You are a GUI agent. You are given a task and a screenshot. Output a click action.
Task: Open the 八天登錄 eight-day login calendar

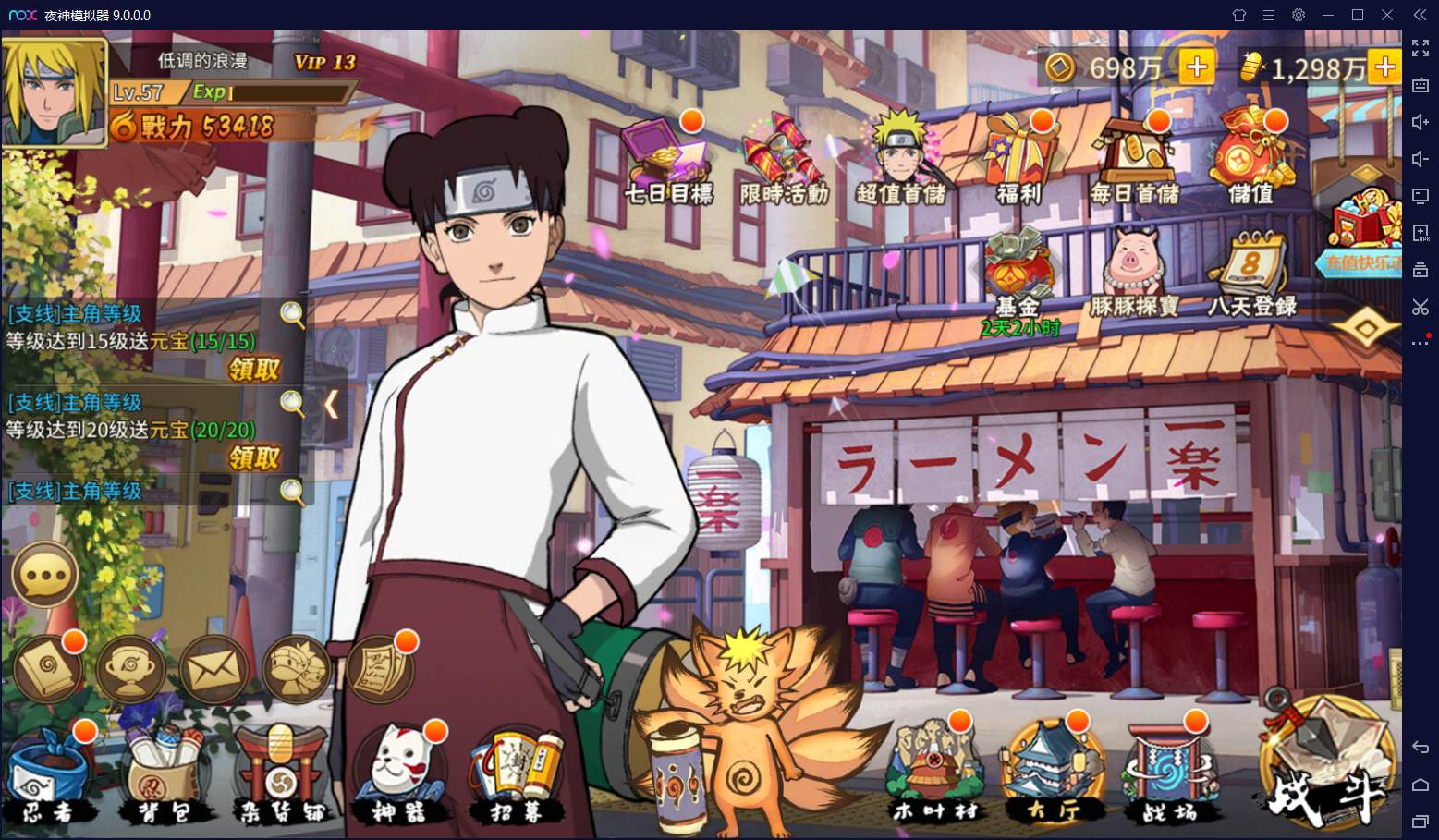pos(1251,273)
